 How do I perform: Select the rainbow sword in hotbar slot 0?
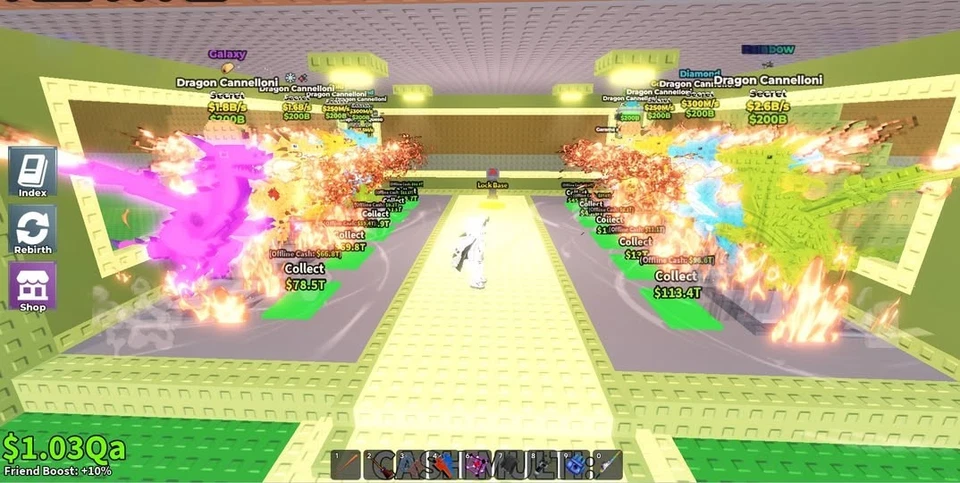(x=608, y=465)
